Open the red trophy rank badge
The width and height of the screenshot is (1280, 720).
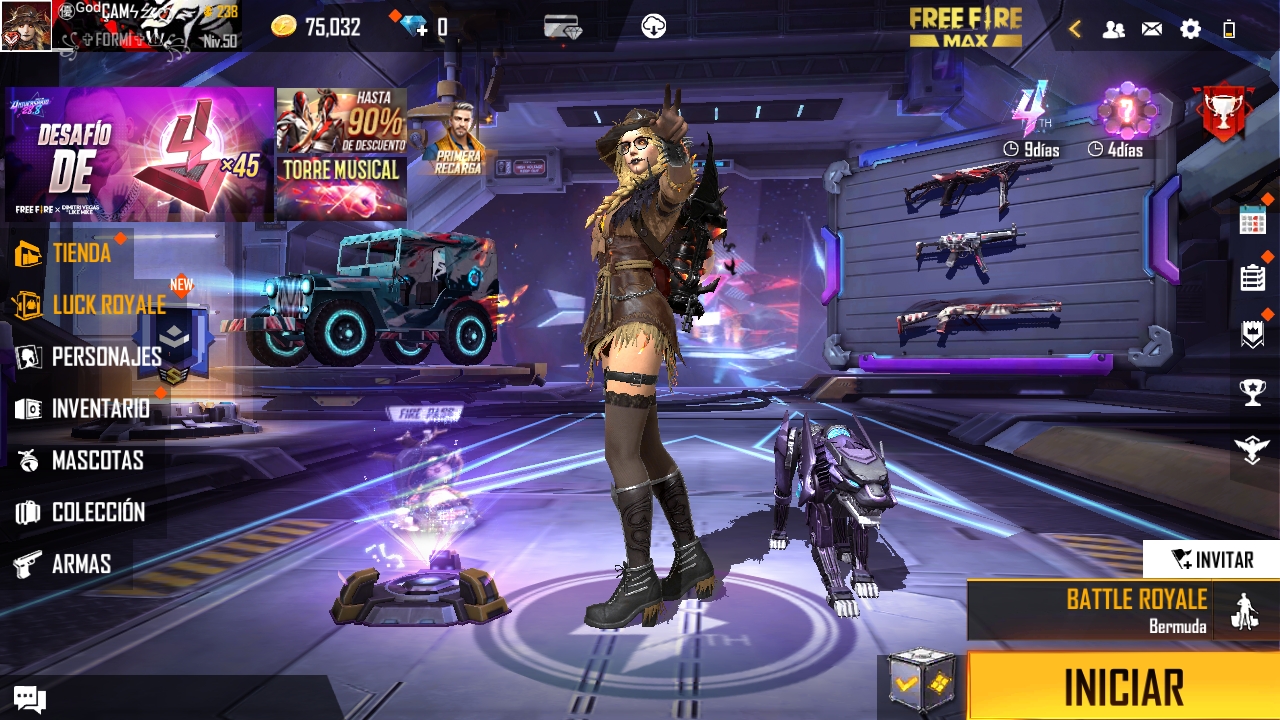pyautogui.click(x=1220, y=112)
